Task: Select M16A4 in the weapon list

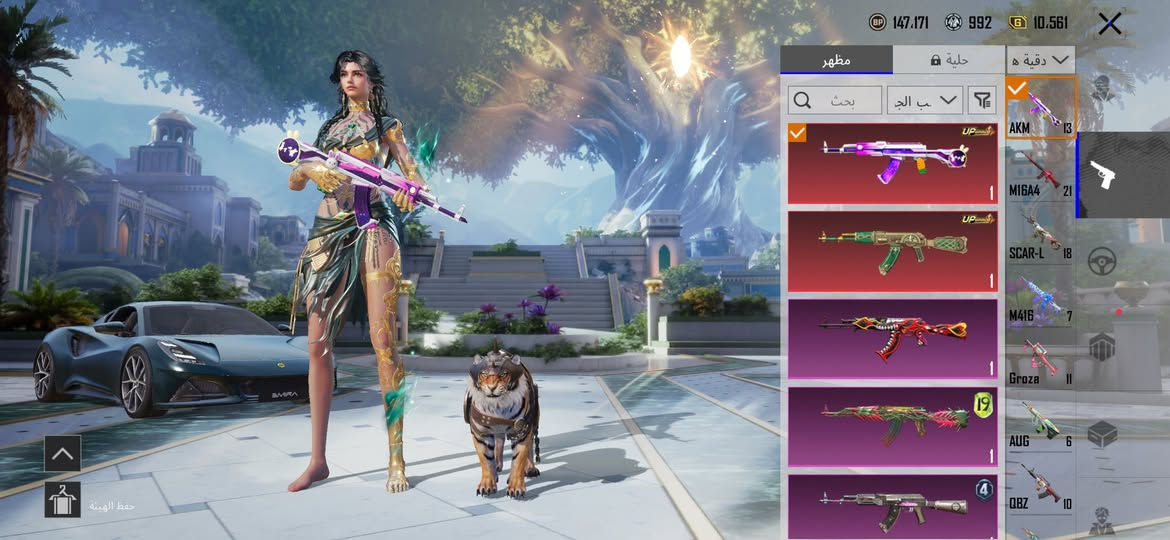Action: [1040, 175]
